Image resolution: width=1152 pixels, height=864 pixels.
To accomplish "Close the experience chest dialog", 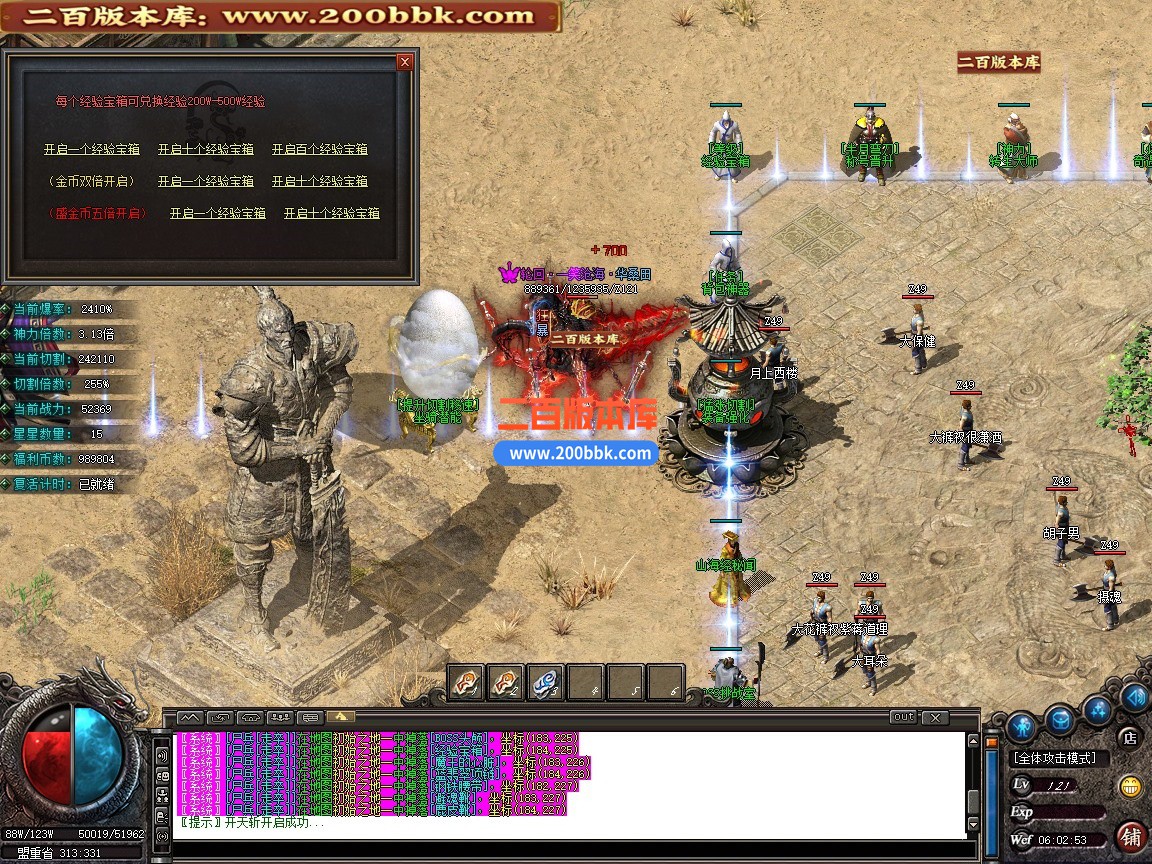I will coord(404,62).
